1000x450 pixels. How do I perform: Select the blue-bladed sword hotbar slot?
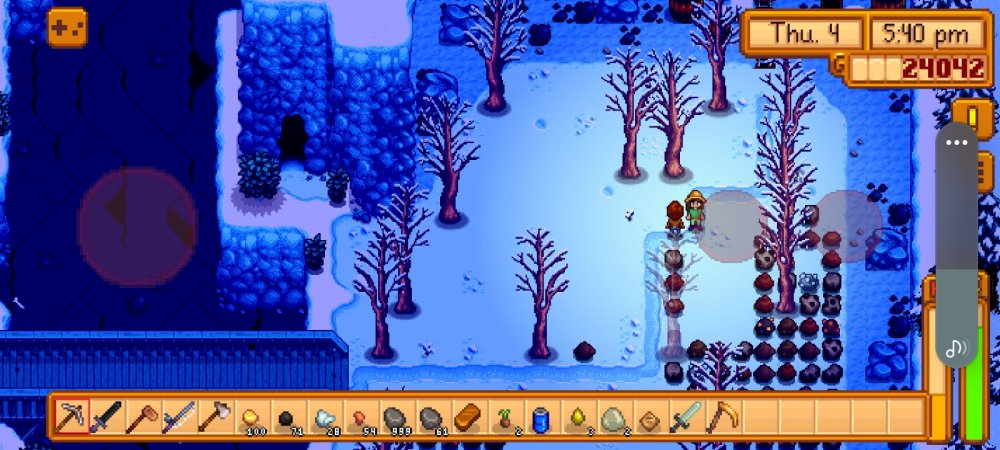point(179,416)
